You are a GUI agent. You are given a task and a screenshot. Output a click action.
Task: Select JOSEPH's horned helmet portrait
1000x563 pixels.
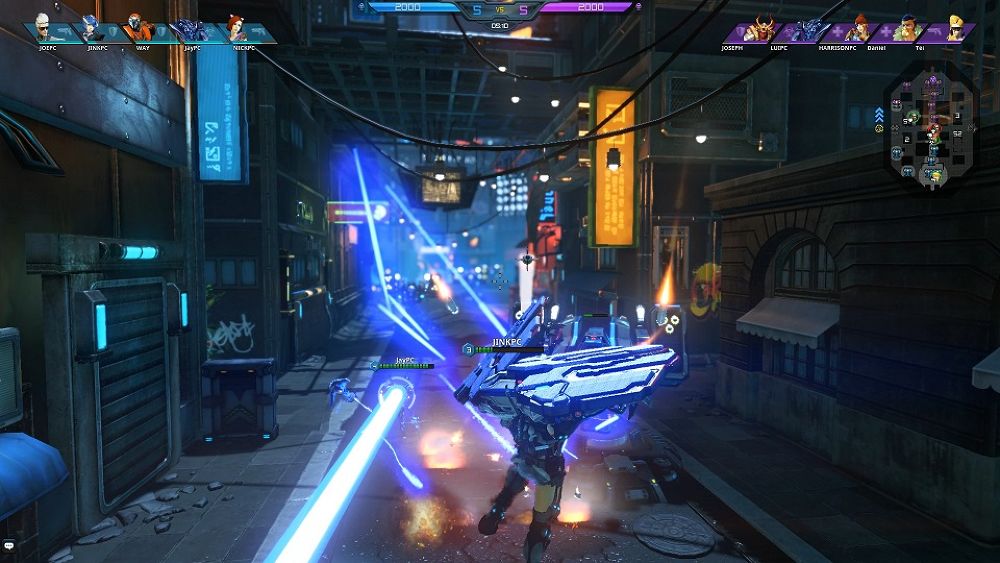[x=763, y=28]
